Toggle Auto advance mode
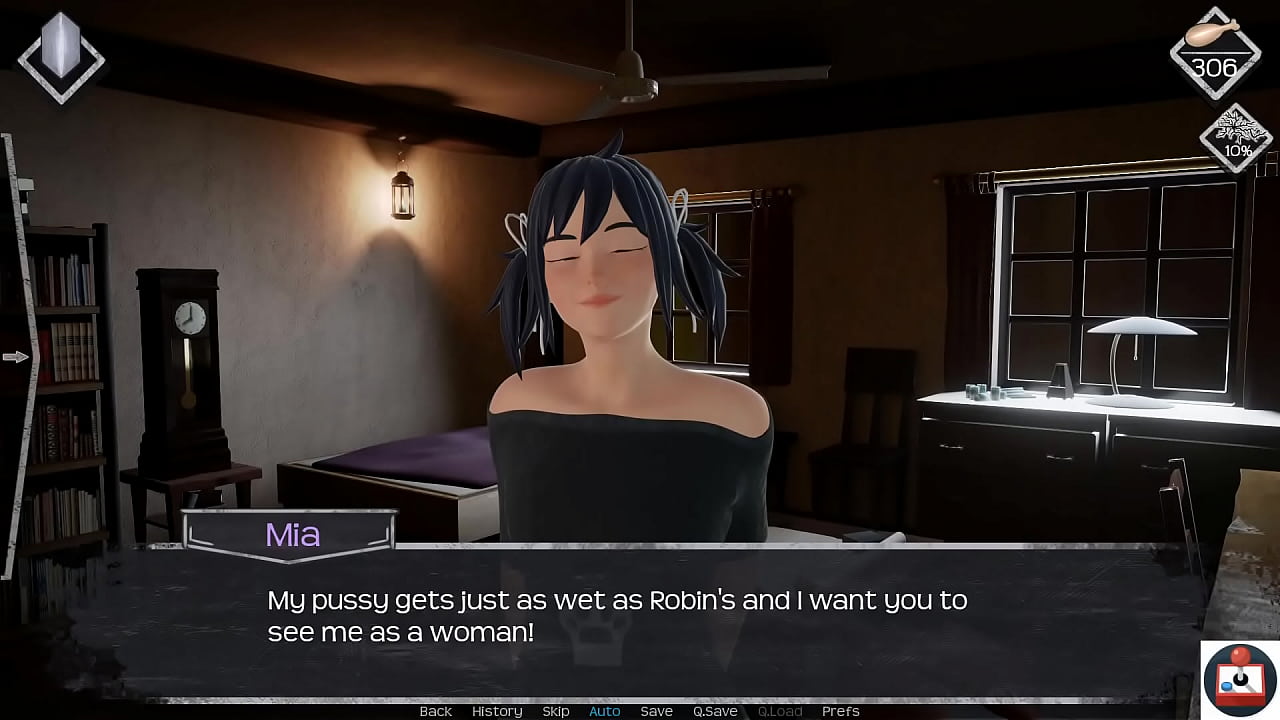 point(604,711)
